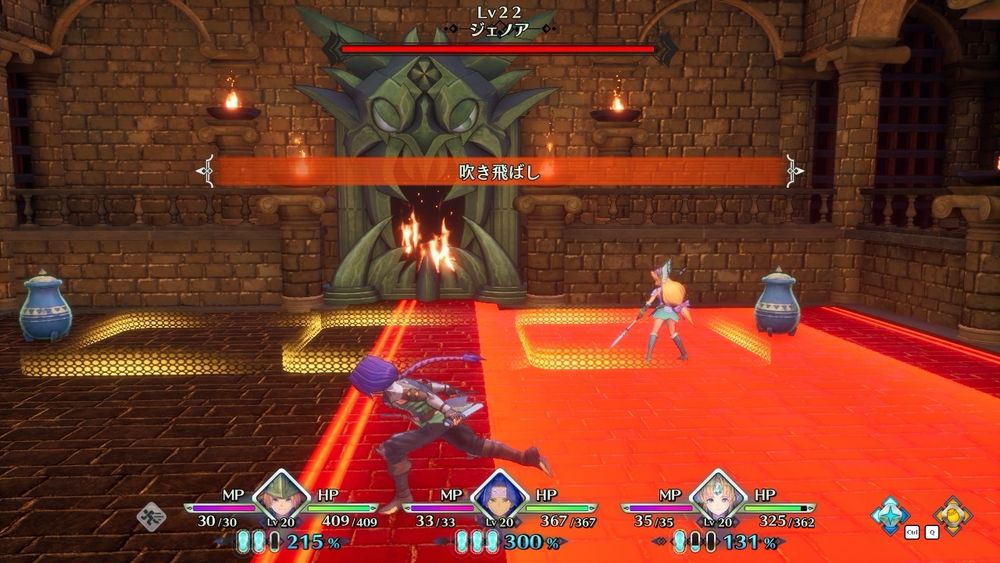Open the golden item ring menu icon
The image size is (1000, 563).
pyautogui.click(x=953, y=516)
